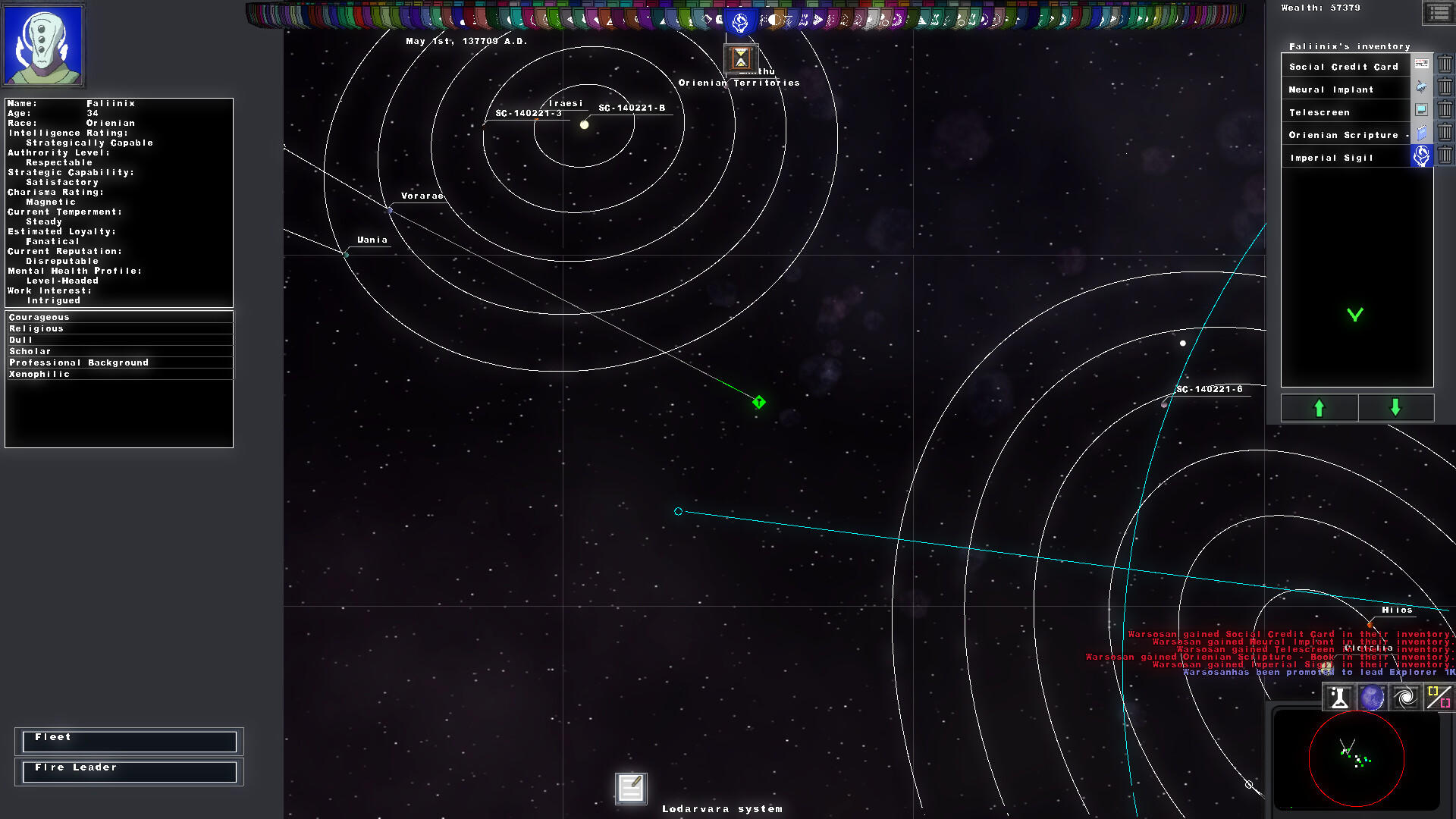Click the green up arrow below the inventory list

point(1319,408)
